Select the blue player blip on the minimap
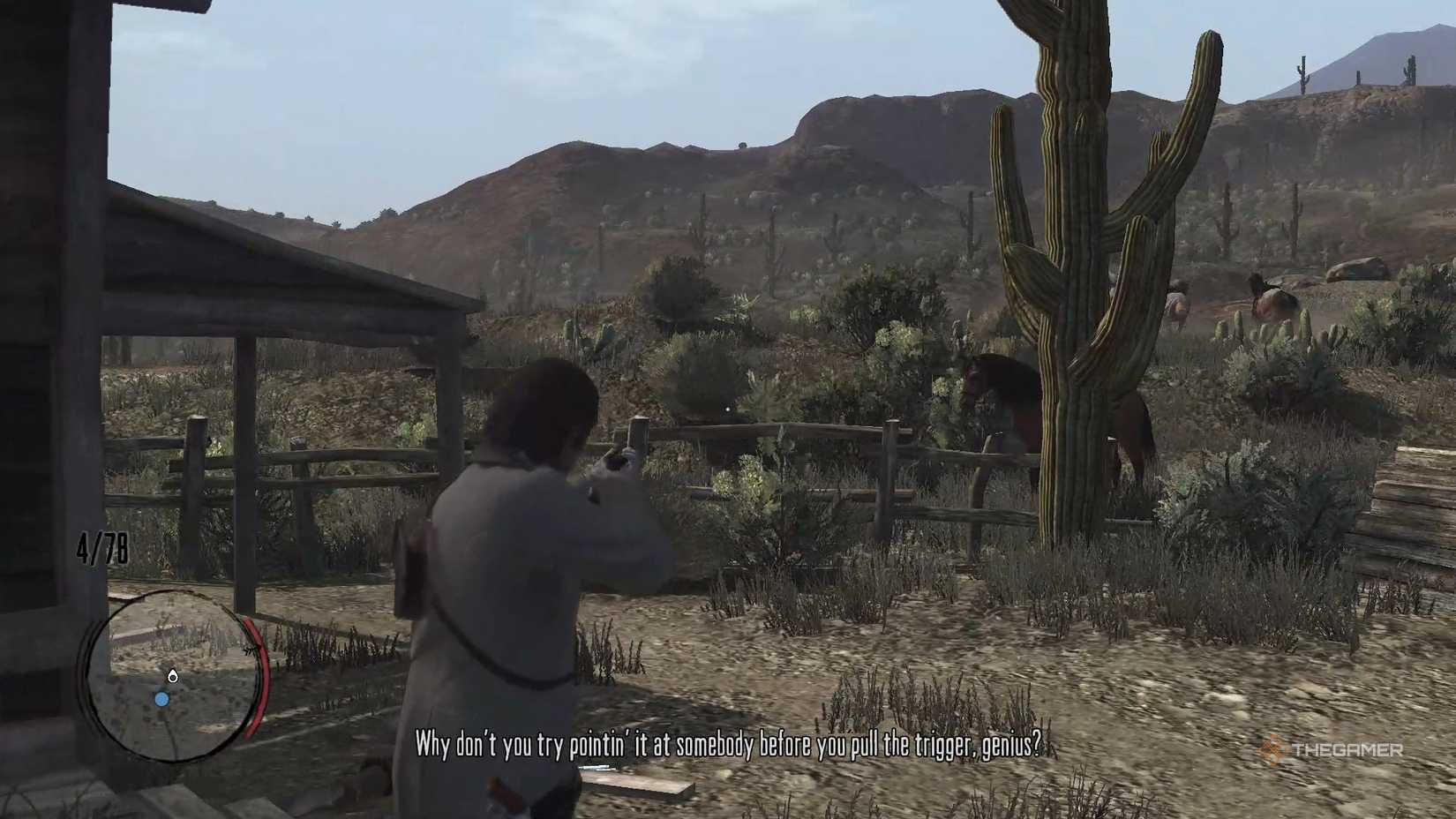 click(161, 699)
